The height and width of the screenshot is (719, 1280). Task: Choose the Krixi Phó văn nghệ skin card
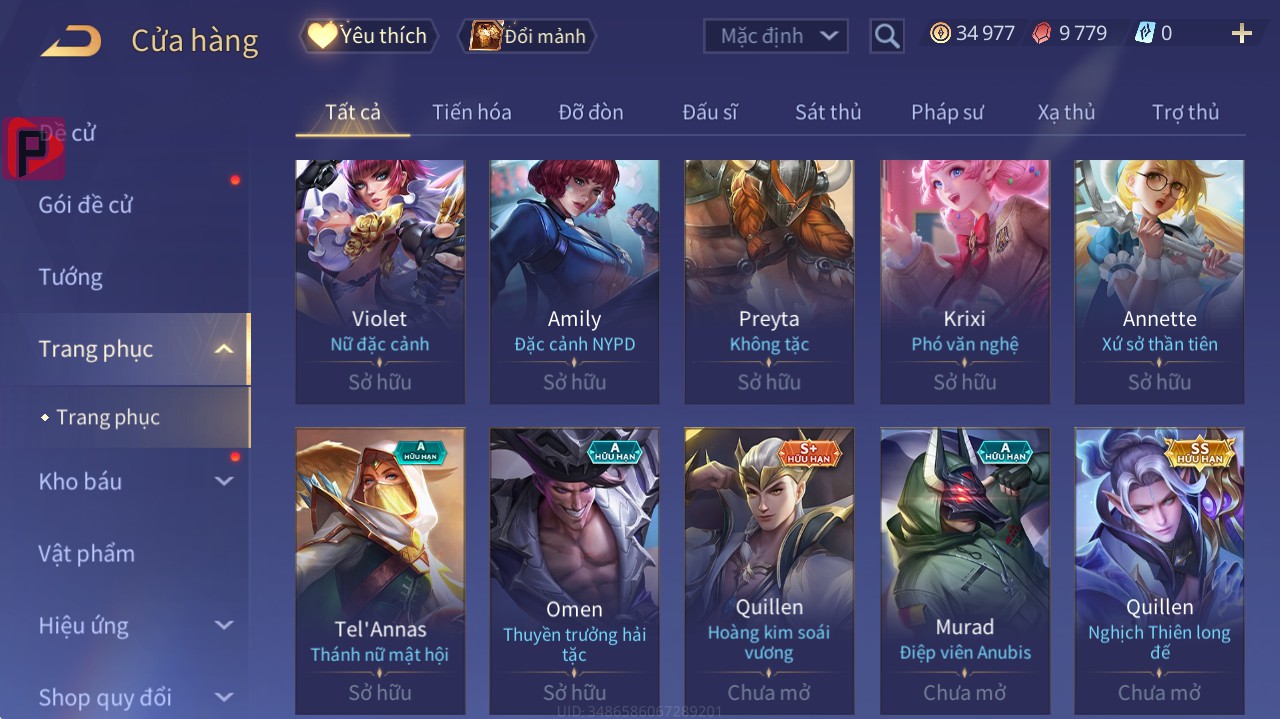point(964,280)
